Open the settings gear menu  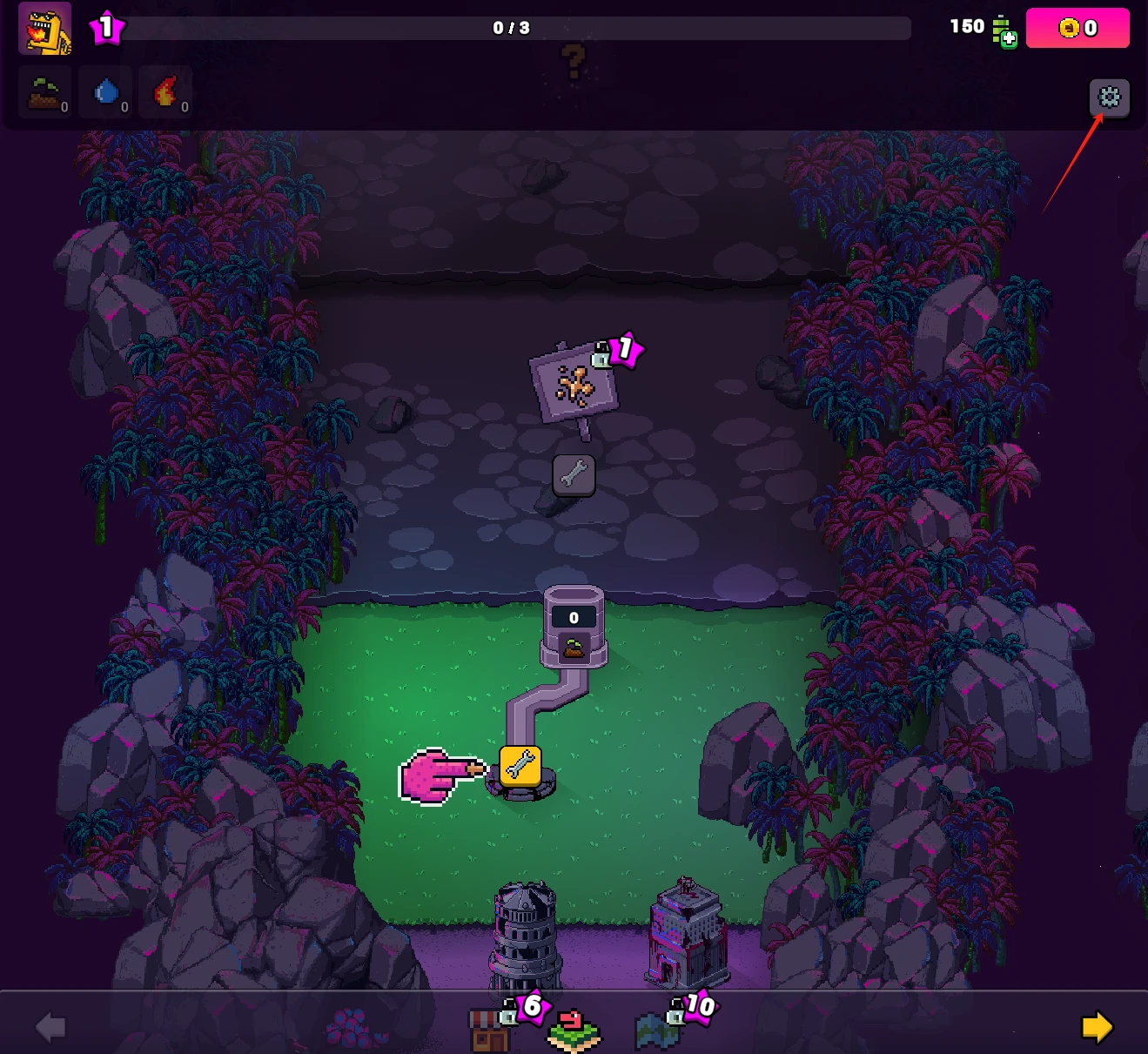click(x=1109, y=97)
